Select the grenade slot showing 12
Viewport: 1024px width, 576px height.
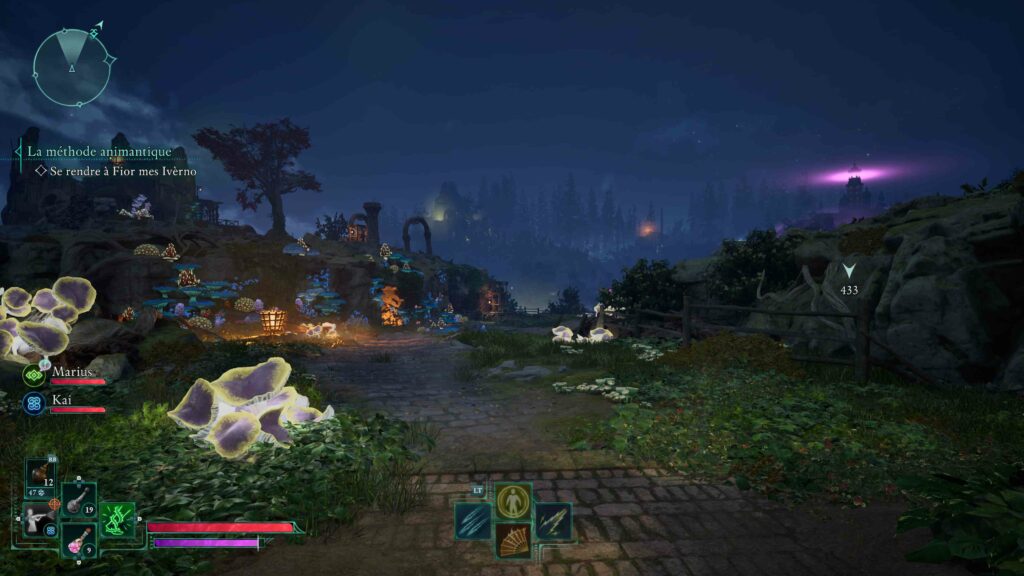coord(41,475)
